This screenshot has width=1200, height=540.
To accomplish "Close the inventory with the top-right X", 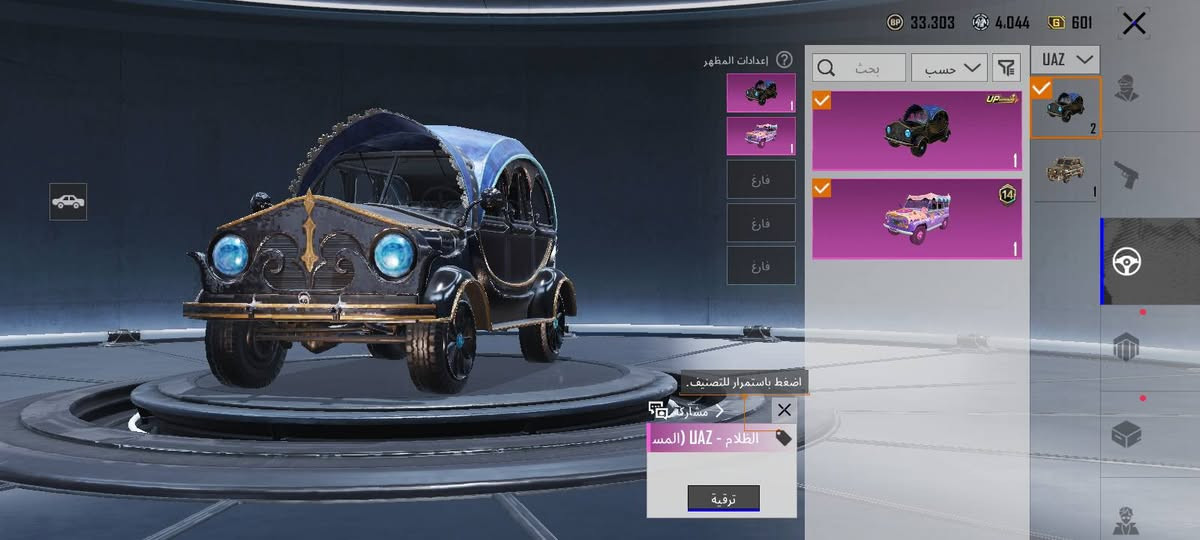I will 1134,23.
